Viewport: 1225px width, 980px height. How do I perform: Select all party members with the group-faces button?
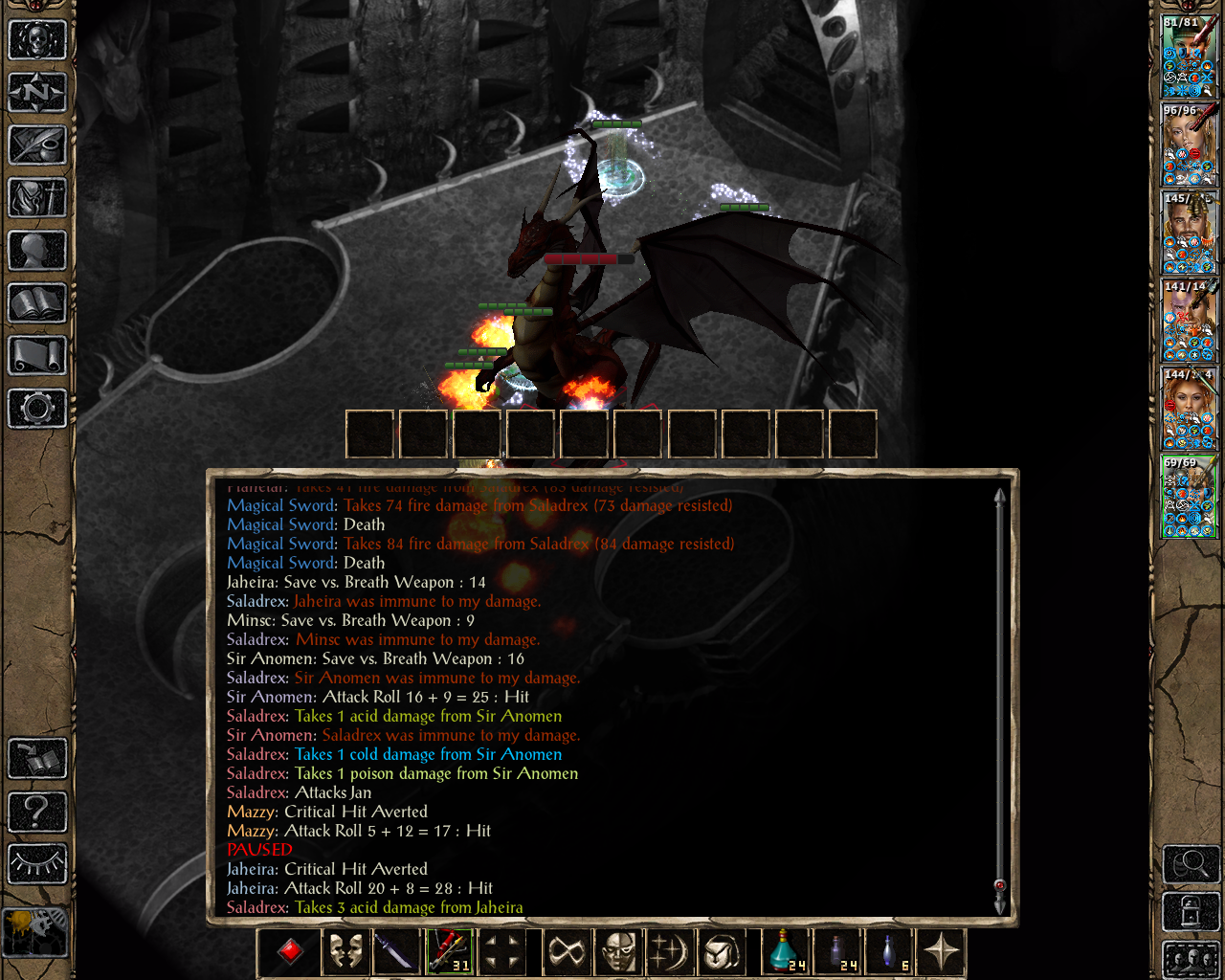(x=1191, y=959)
